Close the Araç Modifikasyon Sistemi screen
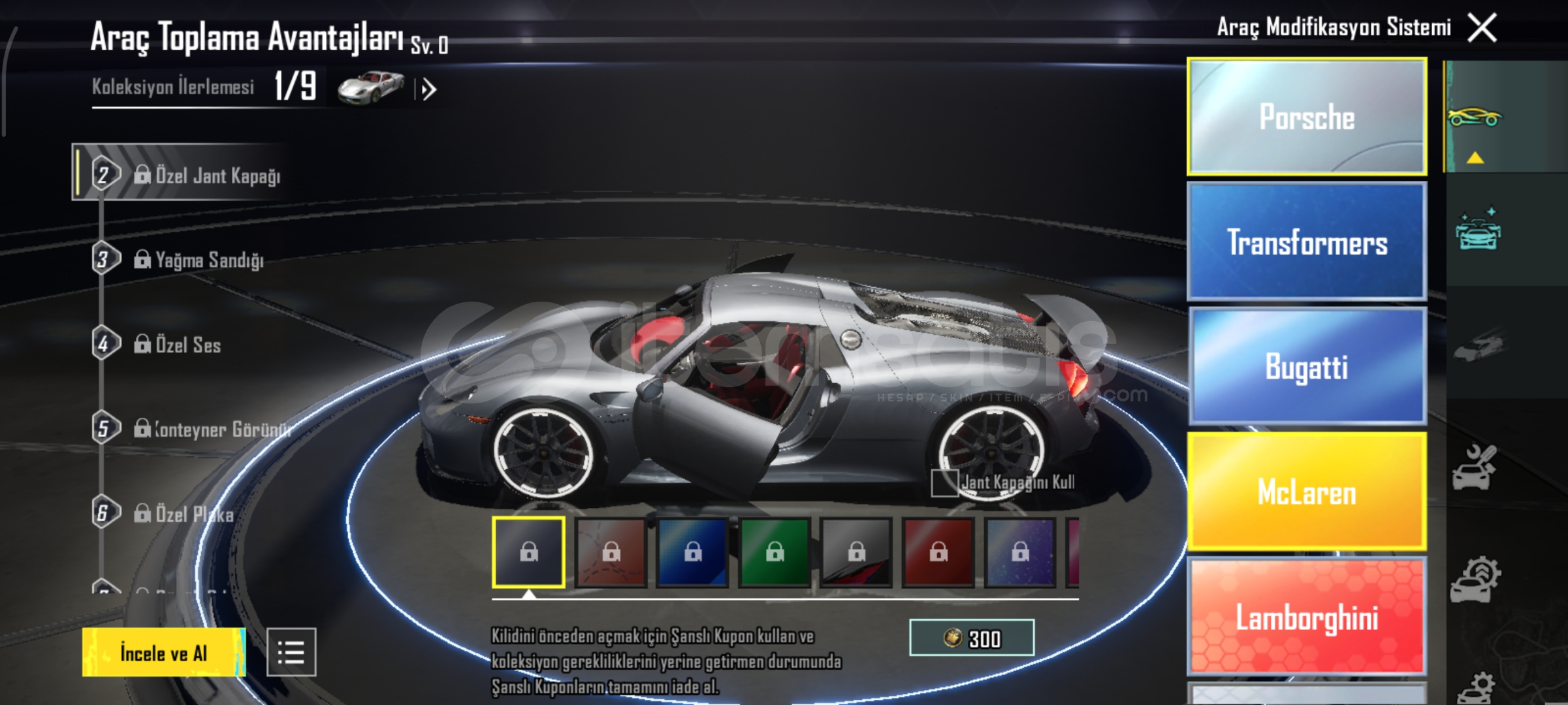This screenshot has width=1568, height=705. (x=1482, y=29)
